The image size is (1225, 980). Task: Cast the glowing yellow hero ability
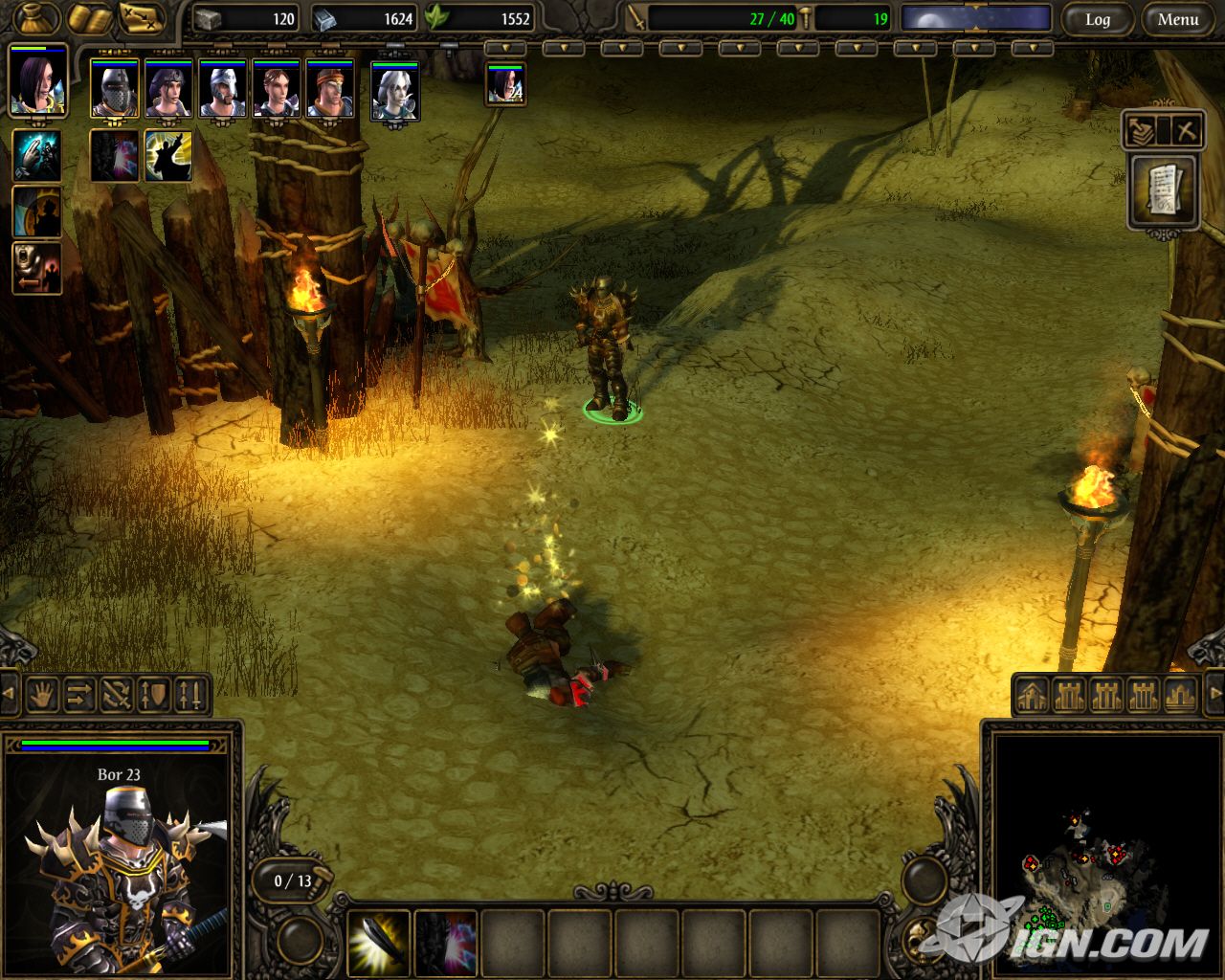pos(169,154)
